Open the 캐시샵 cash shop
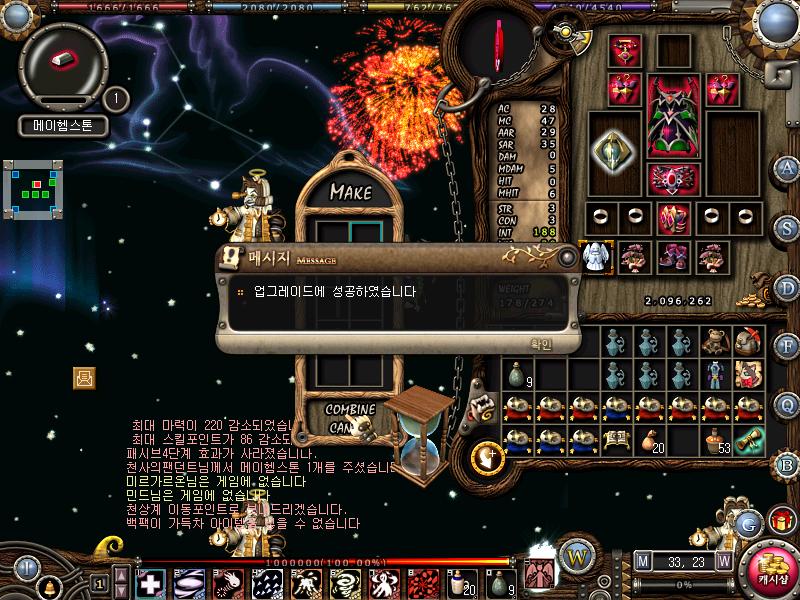Image resolution: width=800 pixels, height=600 pixels. [x=768, y=569]
